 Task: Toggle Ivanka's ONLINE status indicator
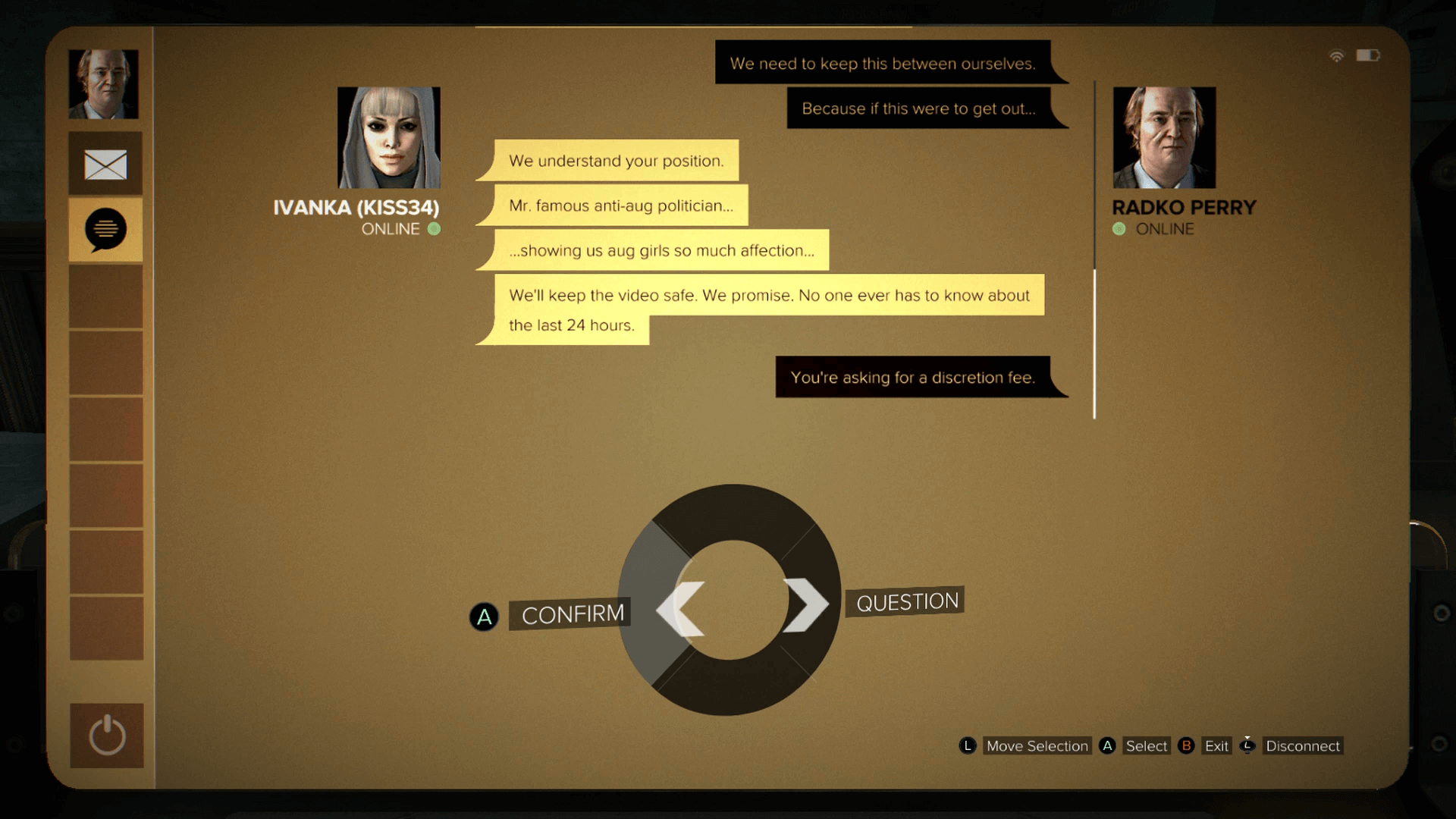[x=435, y=229]
